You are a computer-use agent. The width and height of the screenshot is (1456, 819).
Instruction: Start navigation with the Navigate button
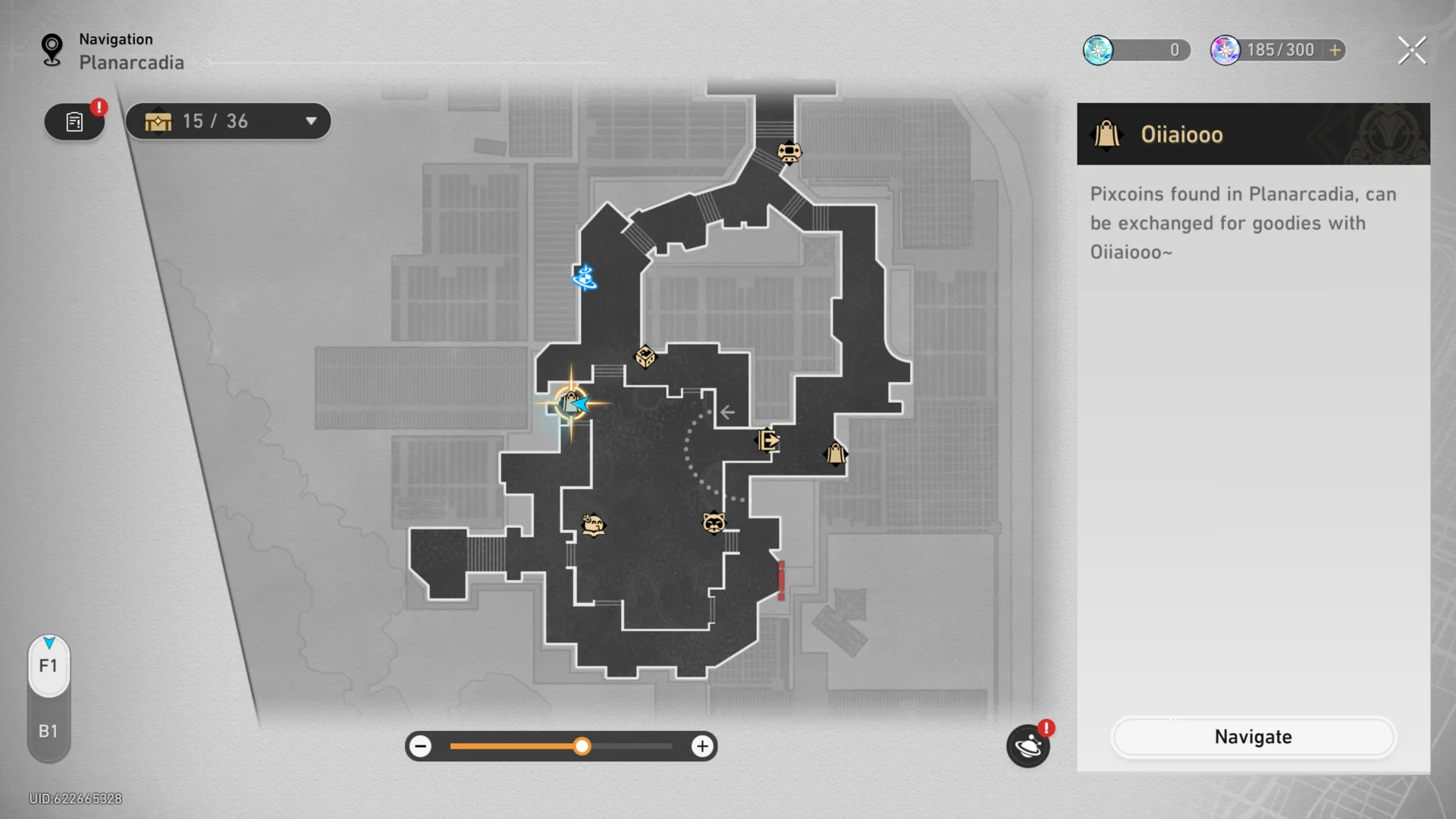pyautogui.click(x=1253, y=736)
